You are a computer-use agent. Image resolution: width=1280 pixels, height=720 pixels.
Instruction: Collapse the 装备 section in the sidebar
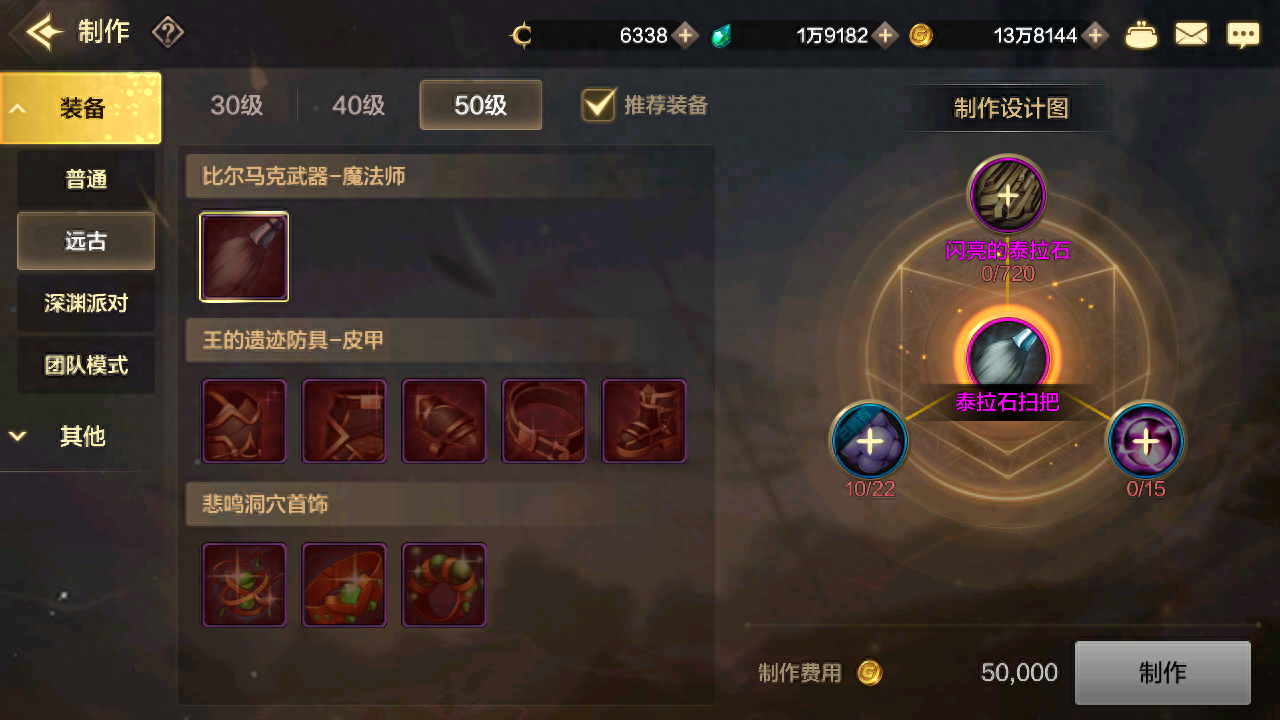pos(80,107)
